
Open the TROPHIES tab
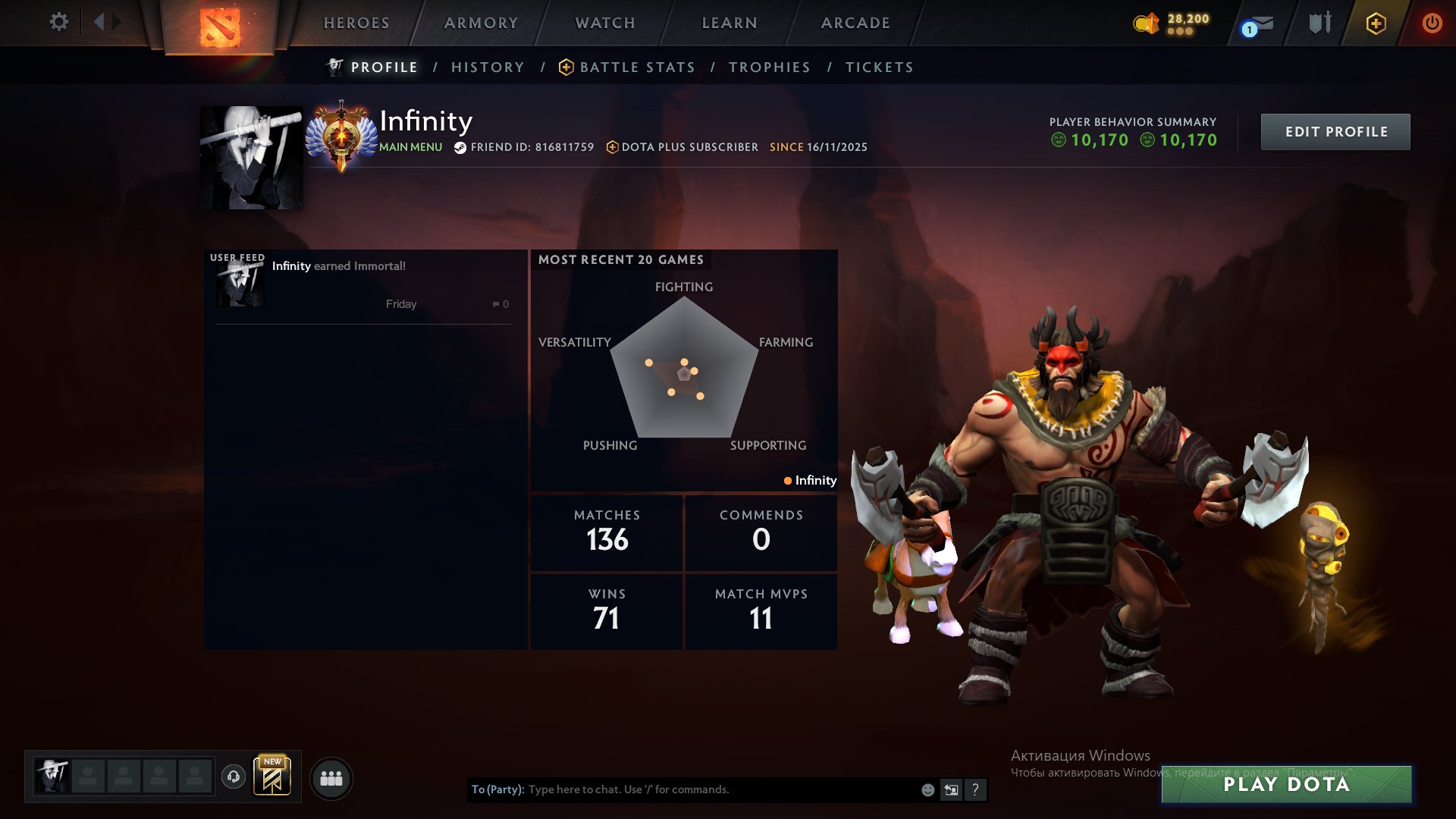770,67
